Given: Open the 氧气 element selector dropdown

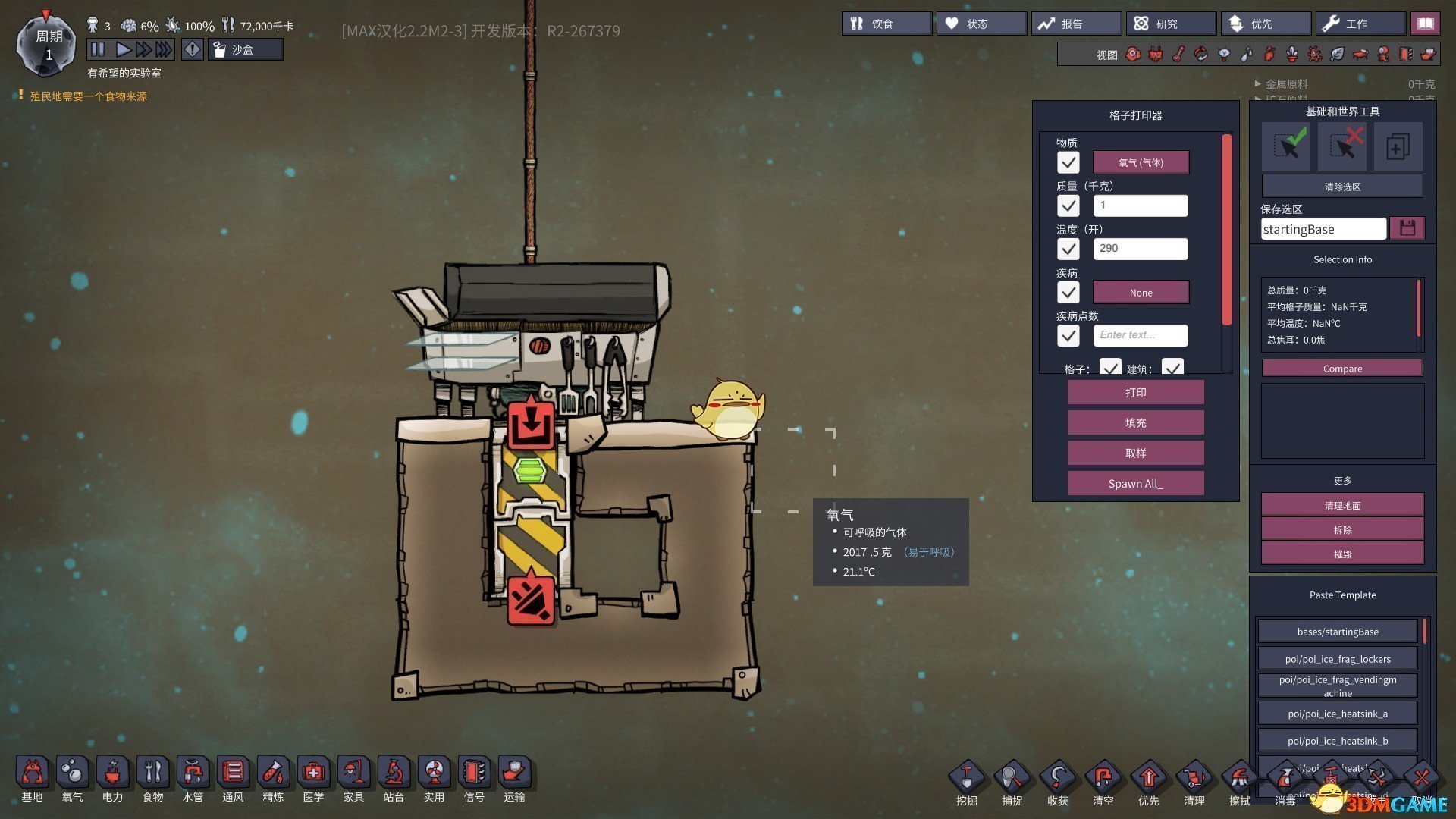Looking at the screenshot, I should coord(1141,162).
